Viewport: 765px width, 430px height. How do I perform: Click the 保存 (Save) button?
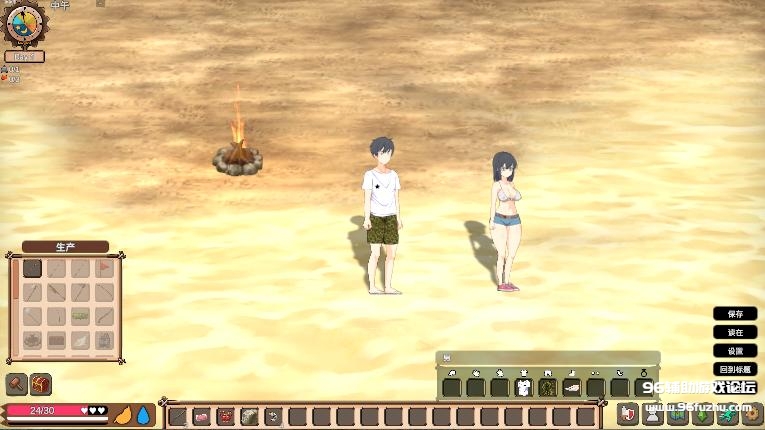click(x=735, y=314)
